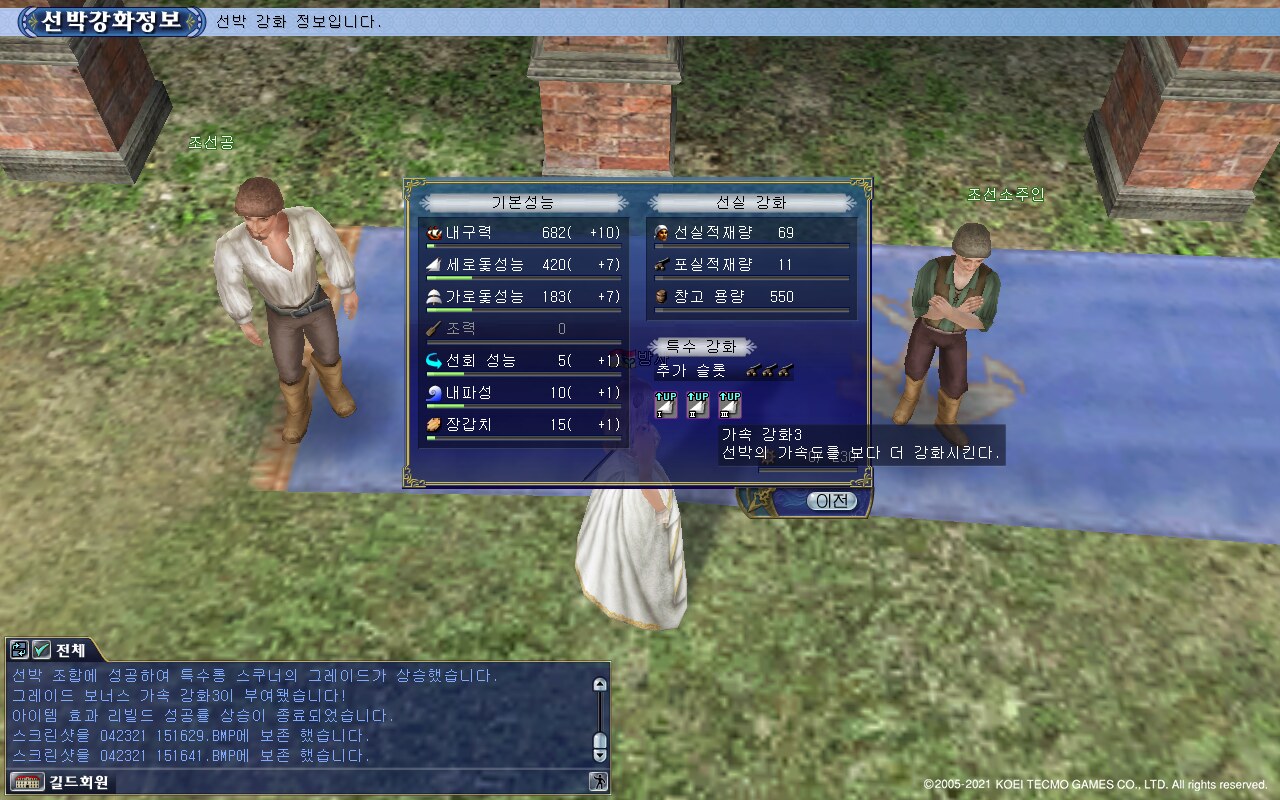Select the 가속 강화 I enhancement icon

(x=665, y=405)
